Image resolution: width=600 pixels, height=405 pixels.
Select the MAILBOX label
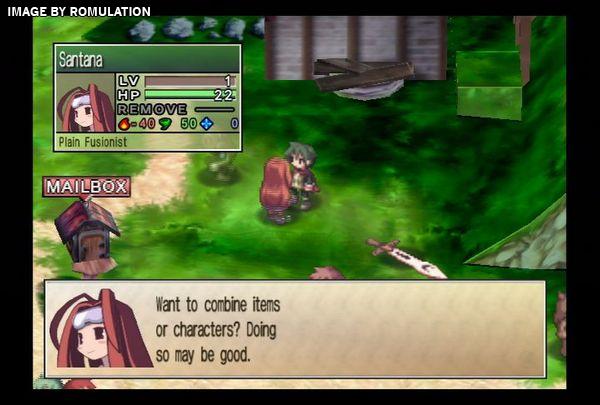pyautogui.click(x=86, y=186)
